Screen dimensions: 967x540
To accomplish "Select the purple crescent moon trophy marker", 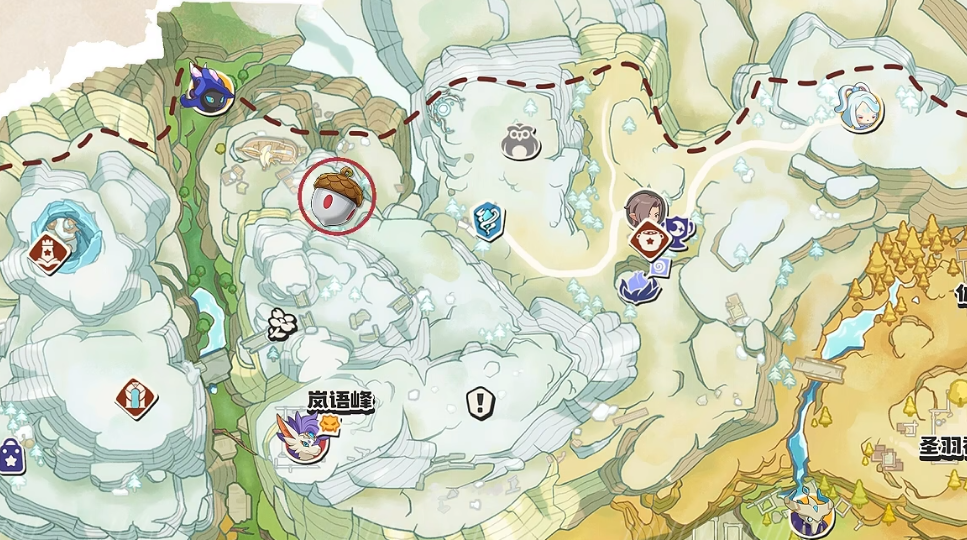I will click(681, 231).
